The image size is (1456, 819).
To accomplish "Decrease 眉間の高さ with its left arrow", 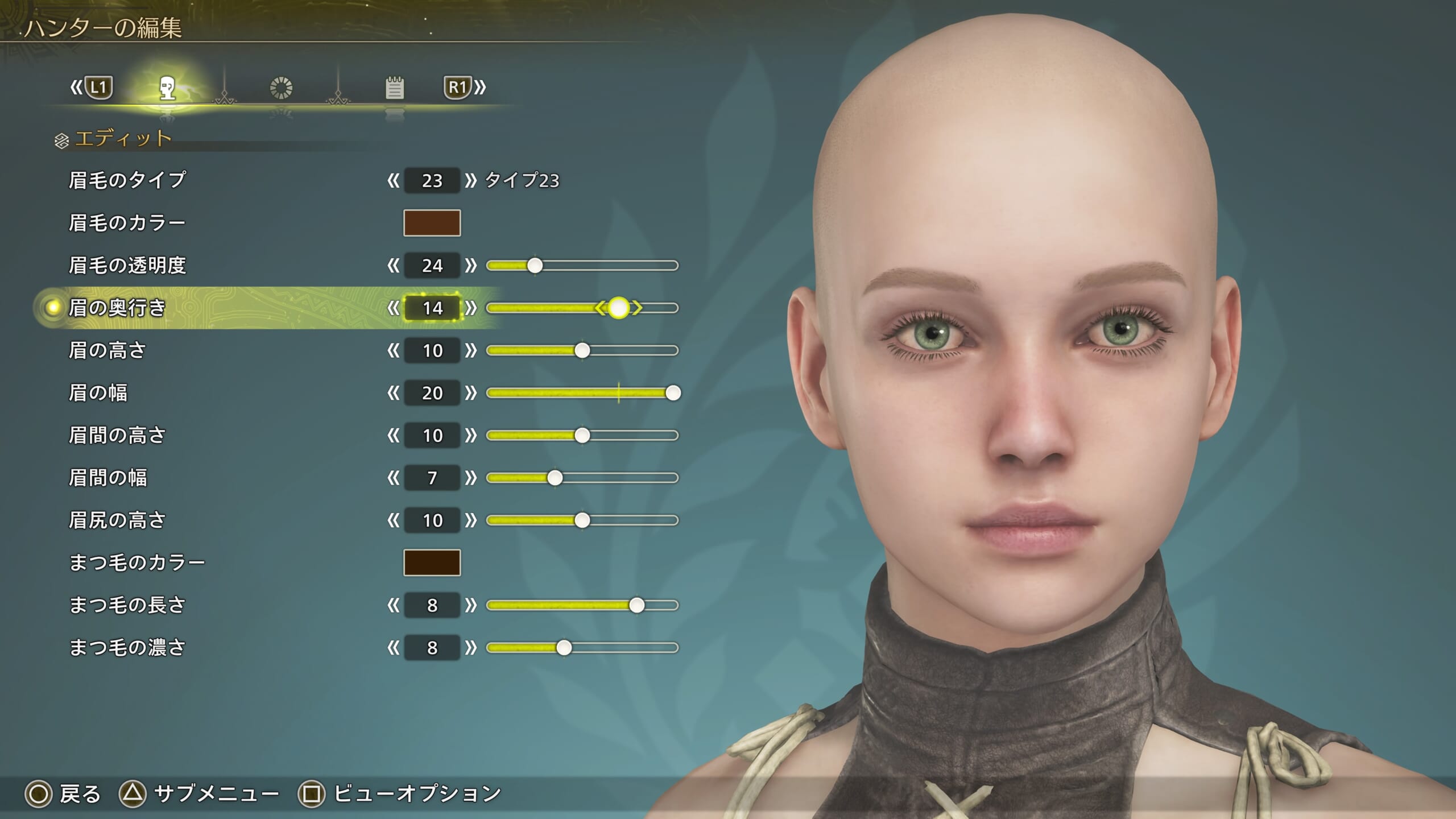I will click(x=393, y=436).
